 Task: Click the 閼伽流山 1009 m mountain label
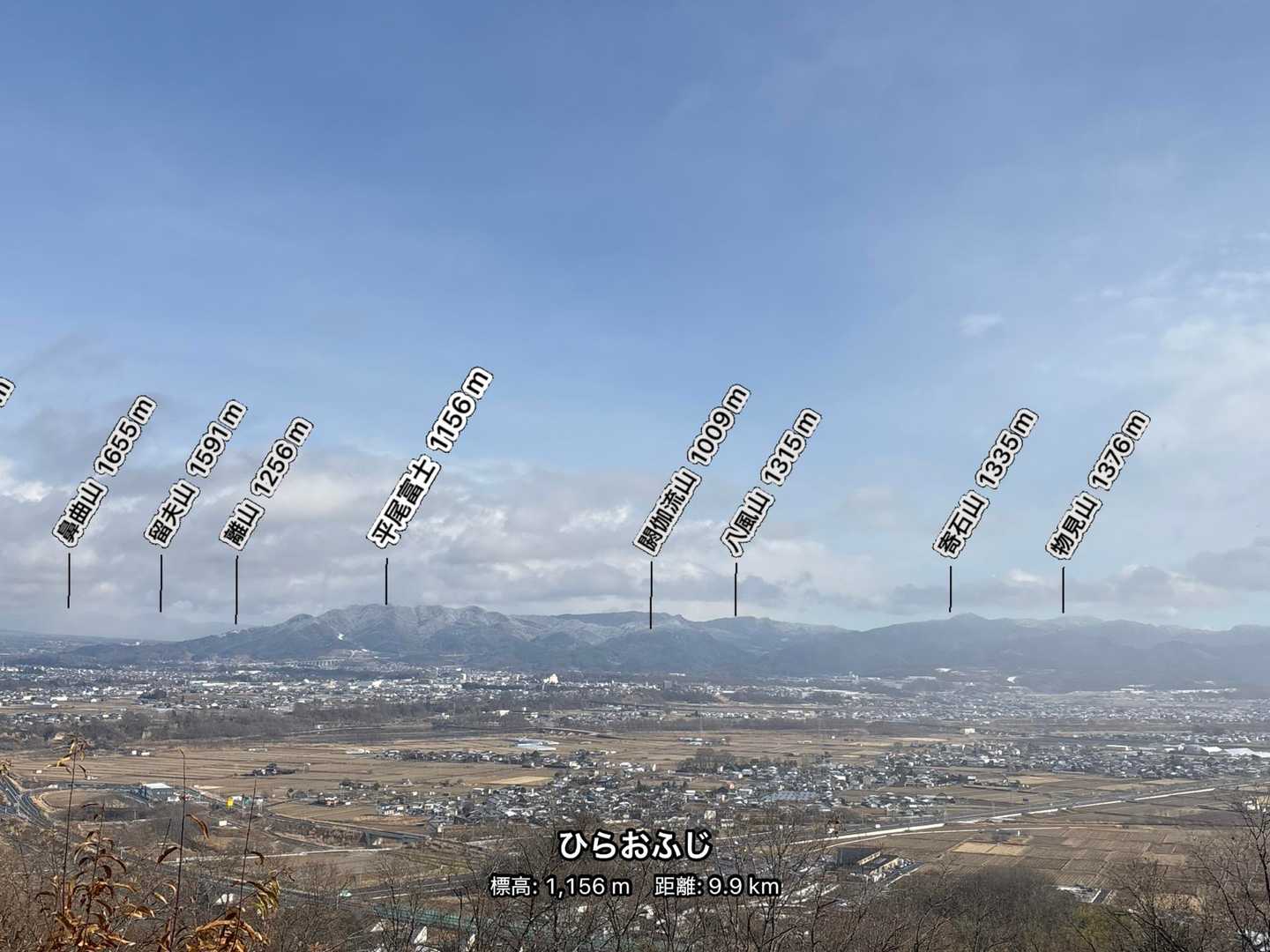[x=692, y=468]
